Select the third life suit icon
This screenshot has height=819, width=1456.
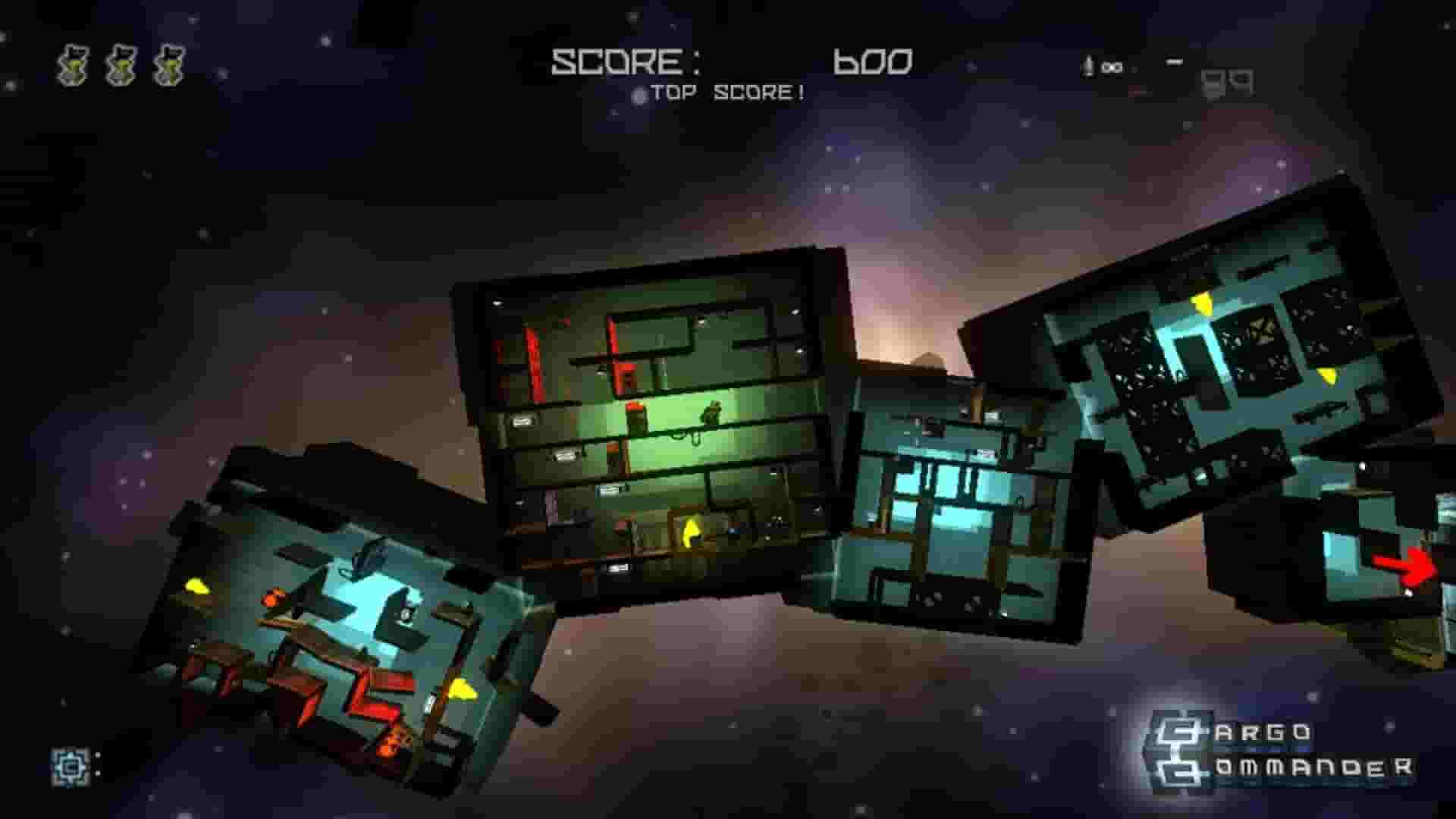pos(168,65)
